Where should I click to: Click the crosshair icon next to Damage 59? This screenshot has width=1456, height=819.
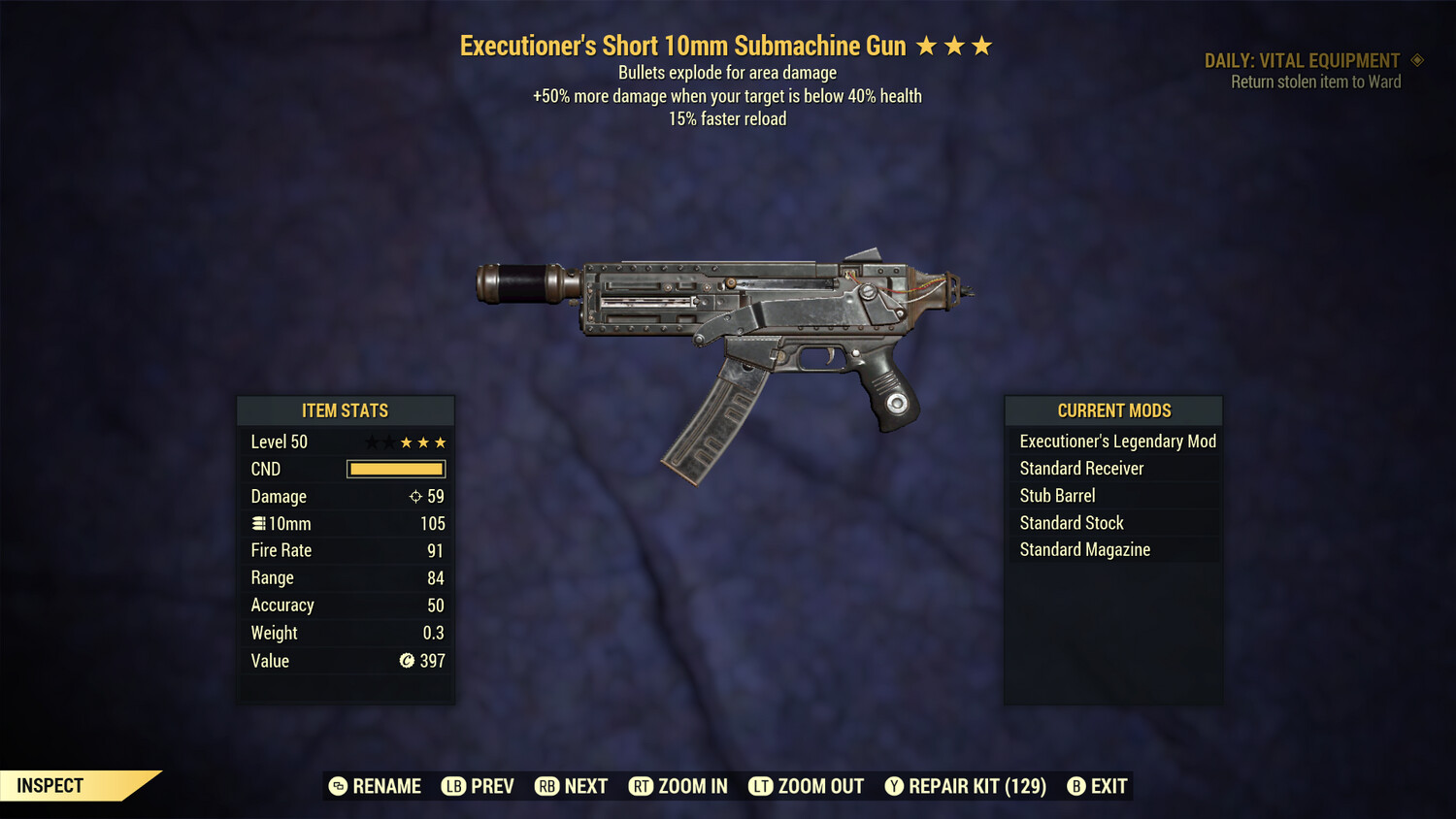coord(415,496)
